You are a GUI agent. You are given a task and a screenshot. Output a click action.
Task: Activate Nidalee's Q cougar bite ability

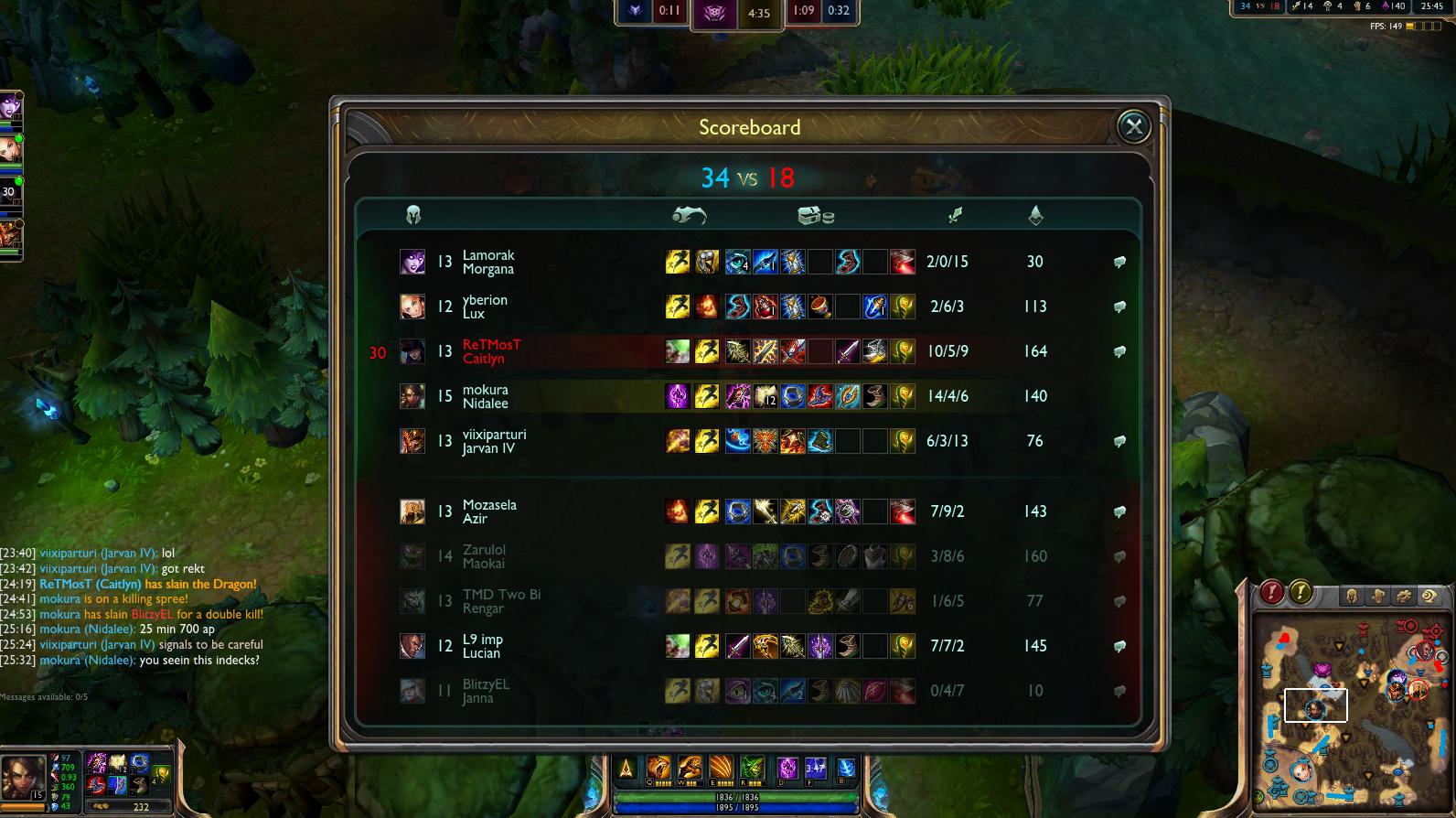[x=658, y=769]
